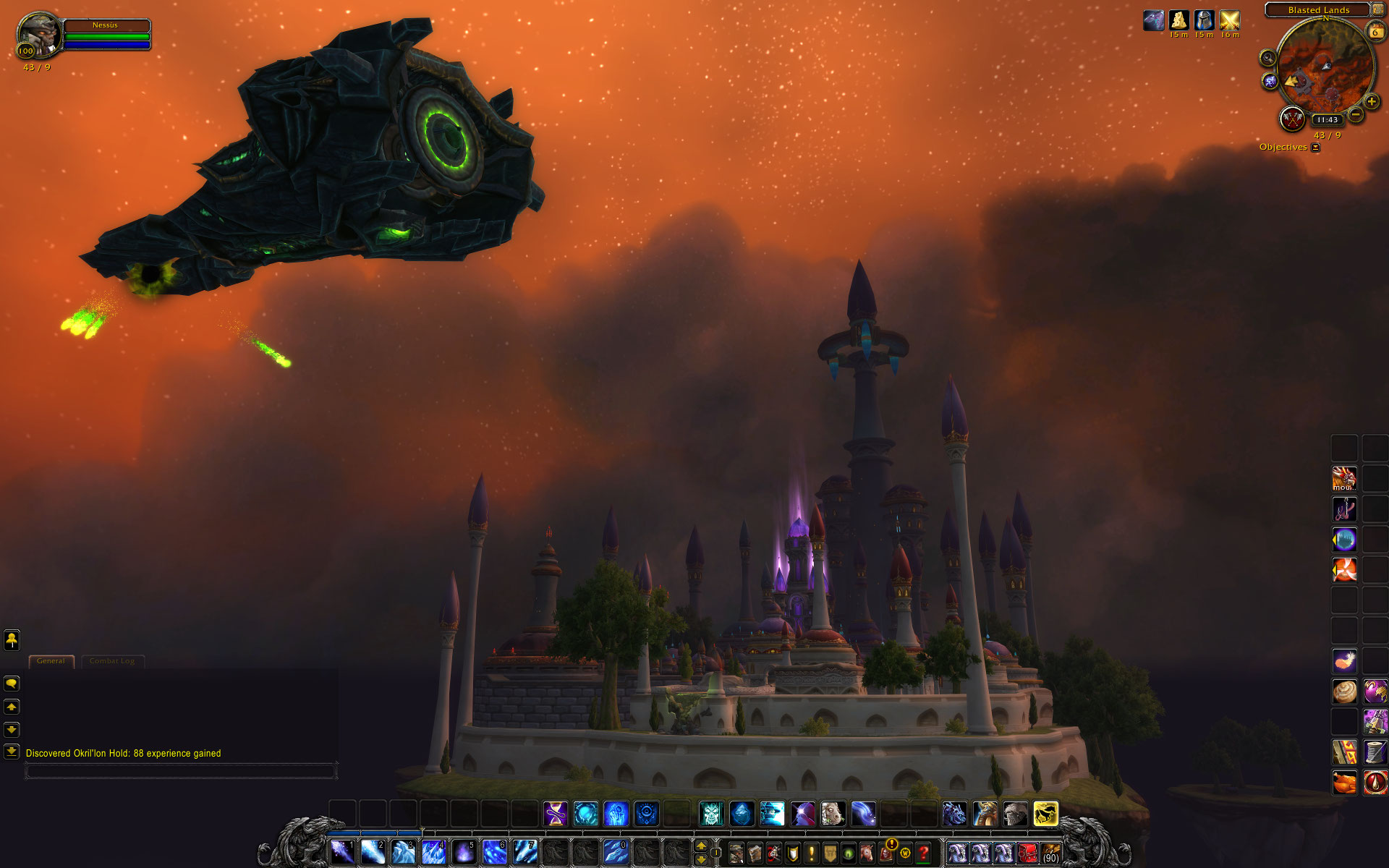The width and height of the screenshot is (1389, 868).
Task: Use the purple hourglass ability
Action: (556, 814)
